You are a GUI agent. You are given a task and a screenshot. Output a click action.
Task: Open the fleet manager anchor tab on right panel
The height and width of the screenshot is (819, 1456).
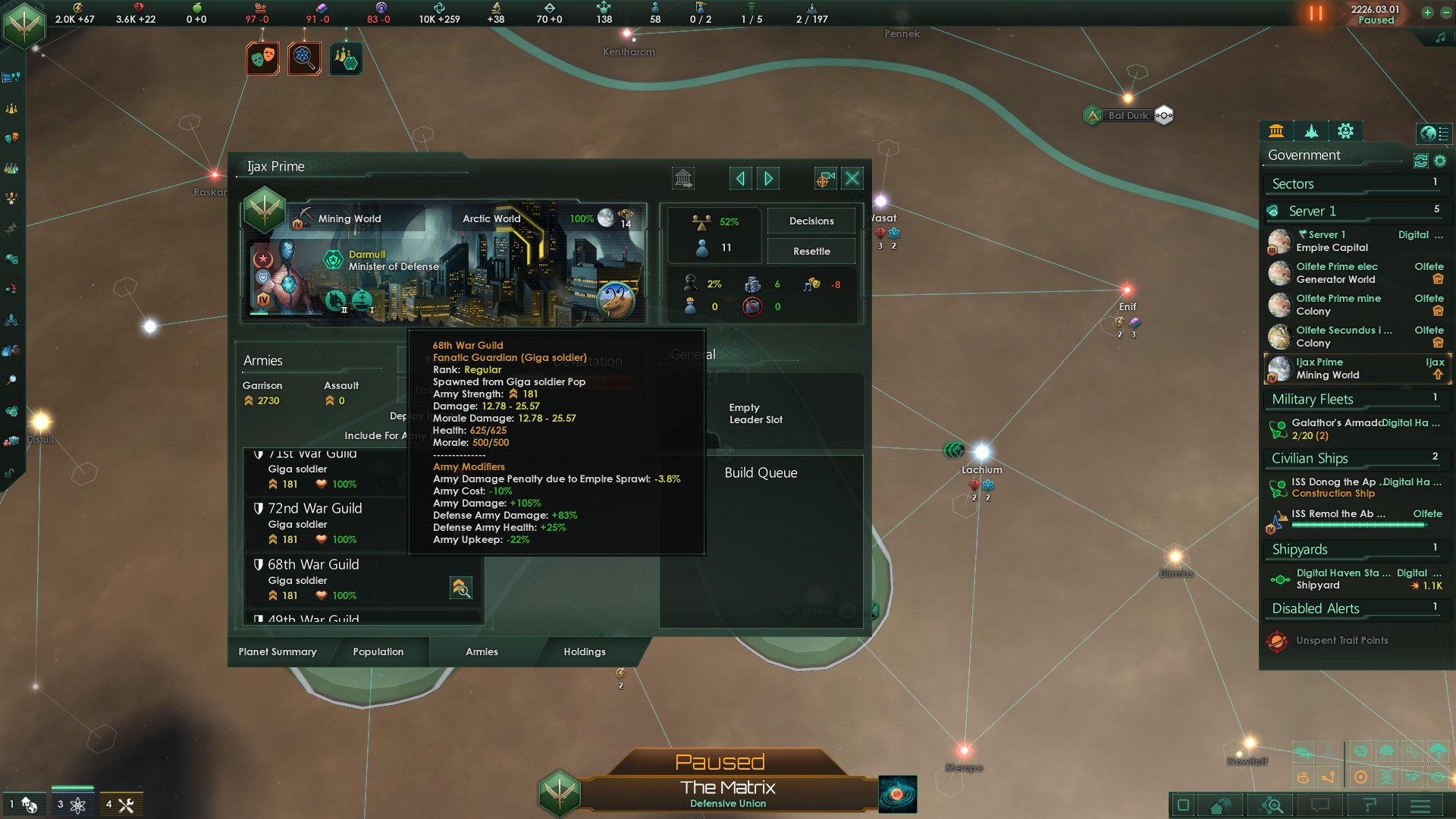(1311, 131)
